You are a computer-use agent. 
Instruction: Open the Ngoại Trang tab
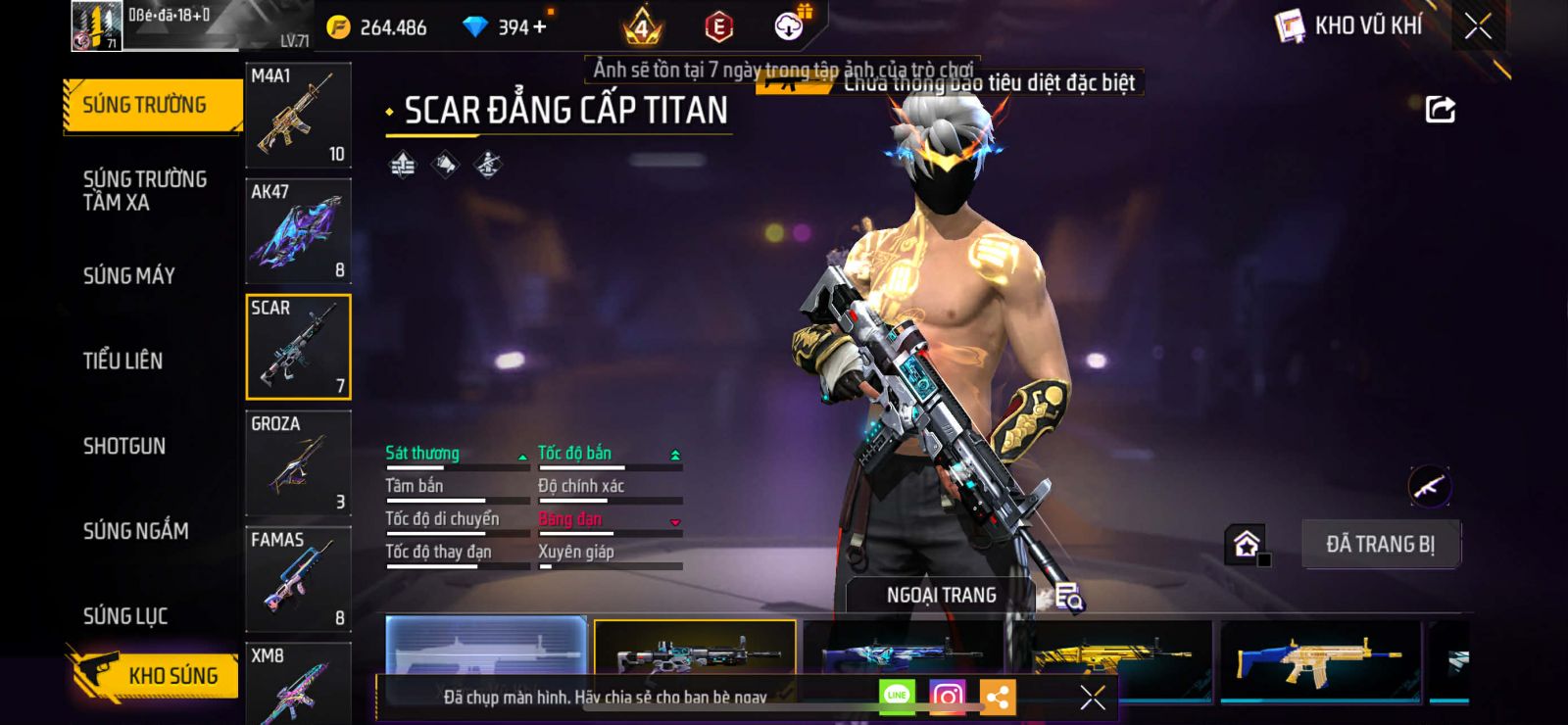941,595
